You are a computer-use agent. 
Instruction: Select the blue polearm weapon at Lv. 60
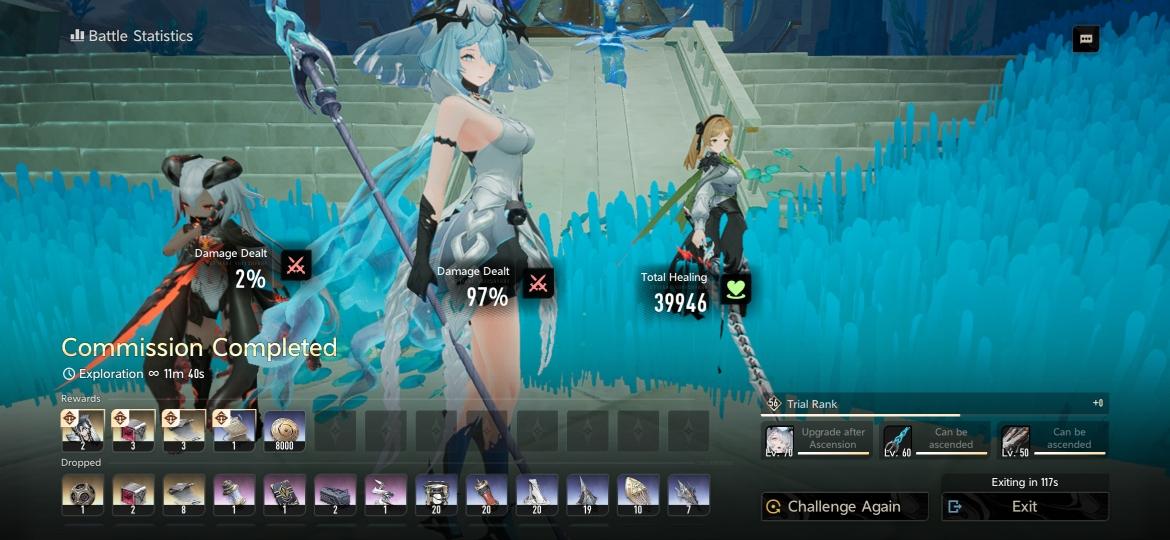point(897,440)
